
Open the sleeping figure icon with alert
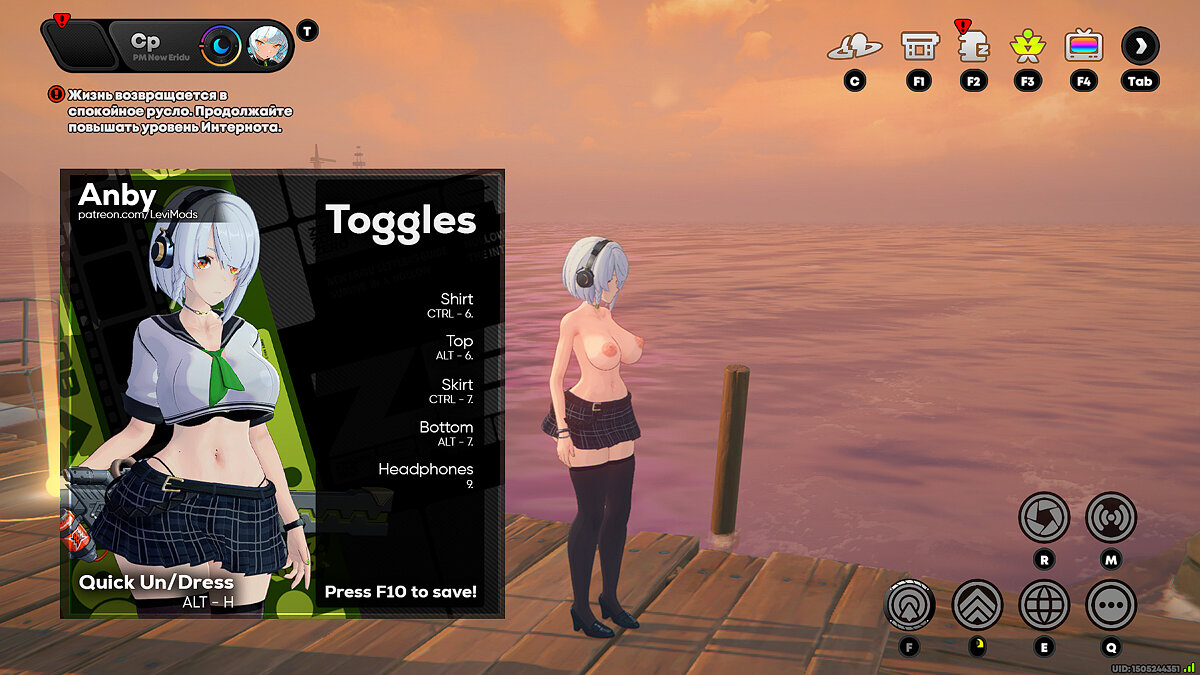(973, 46)
